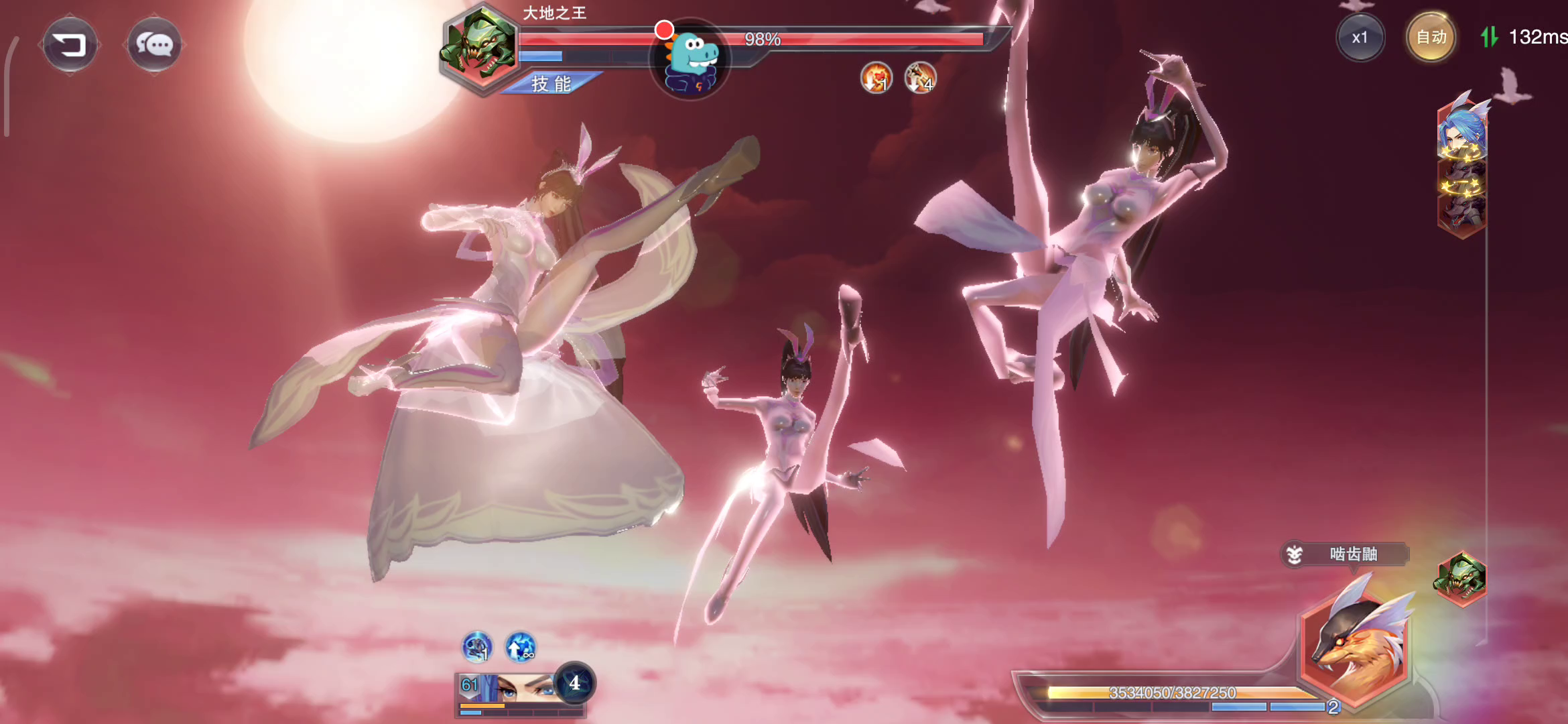
Task: Toggle the x1 battle speed
Action: pyautogui.click(x=1360, y=38)
